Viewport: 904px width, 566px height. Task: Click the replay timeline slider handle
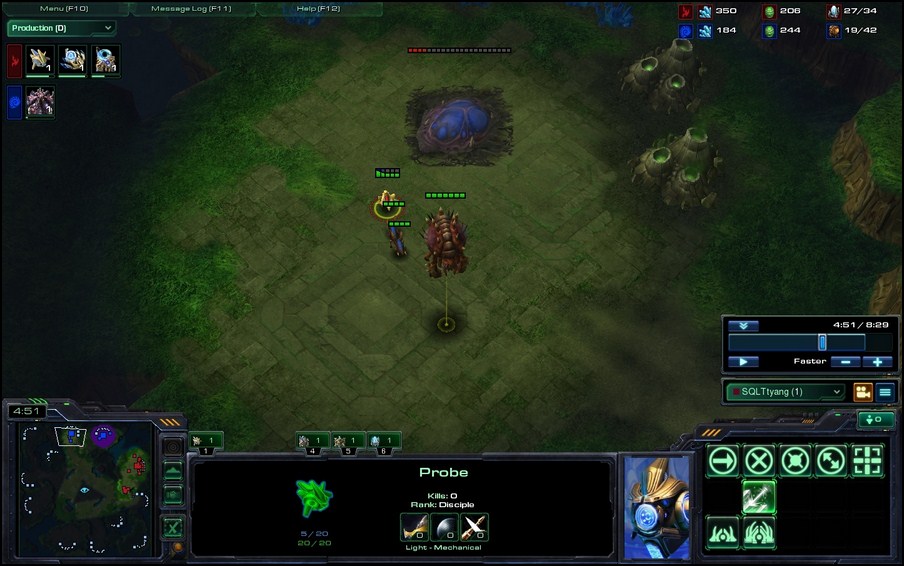click(x=822, y=342)
